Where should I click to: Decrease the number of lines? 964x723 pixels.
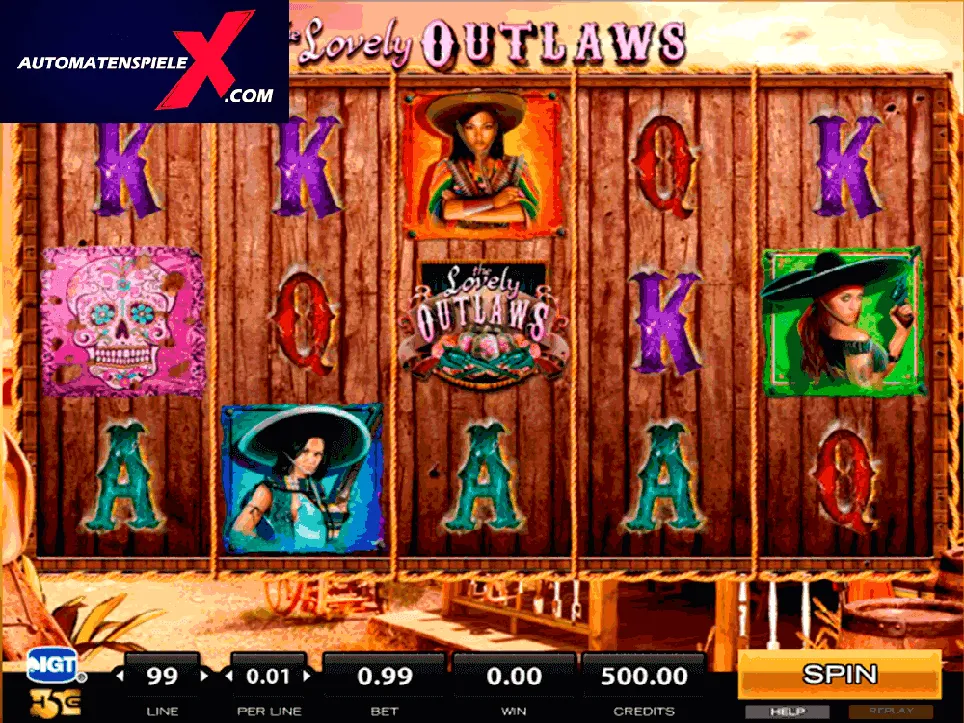(x=121, y=676)
